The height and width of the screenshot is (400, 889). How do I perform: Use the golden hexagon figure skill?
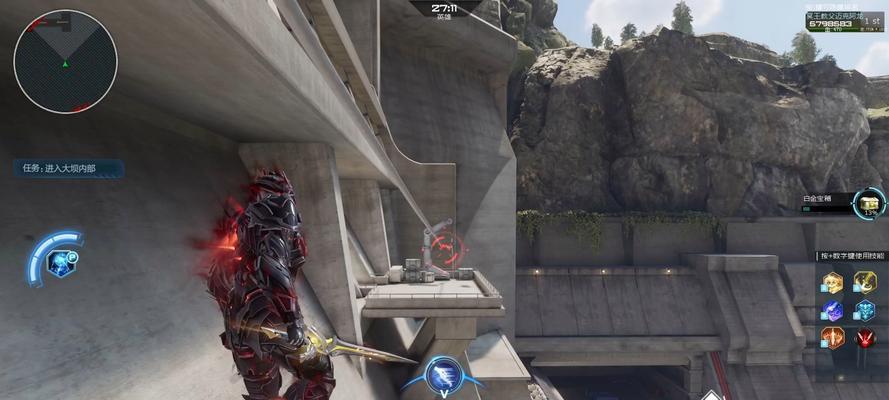click(833, 283)
